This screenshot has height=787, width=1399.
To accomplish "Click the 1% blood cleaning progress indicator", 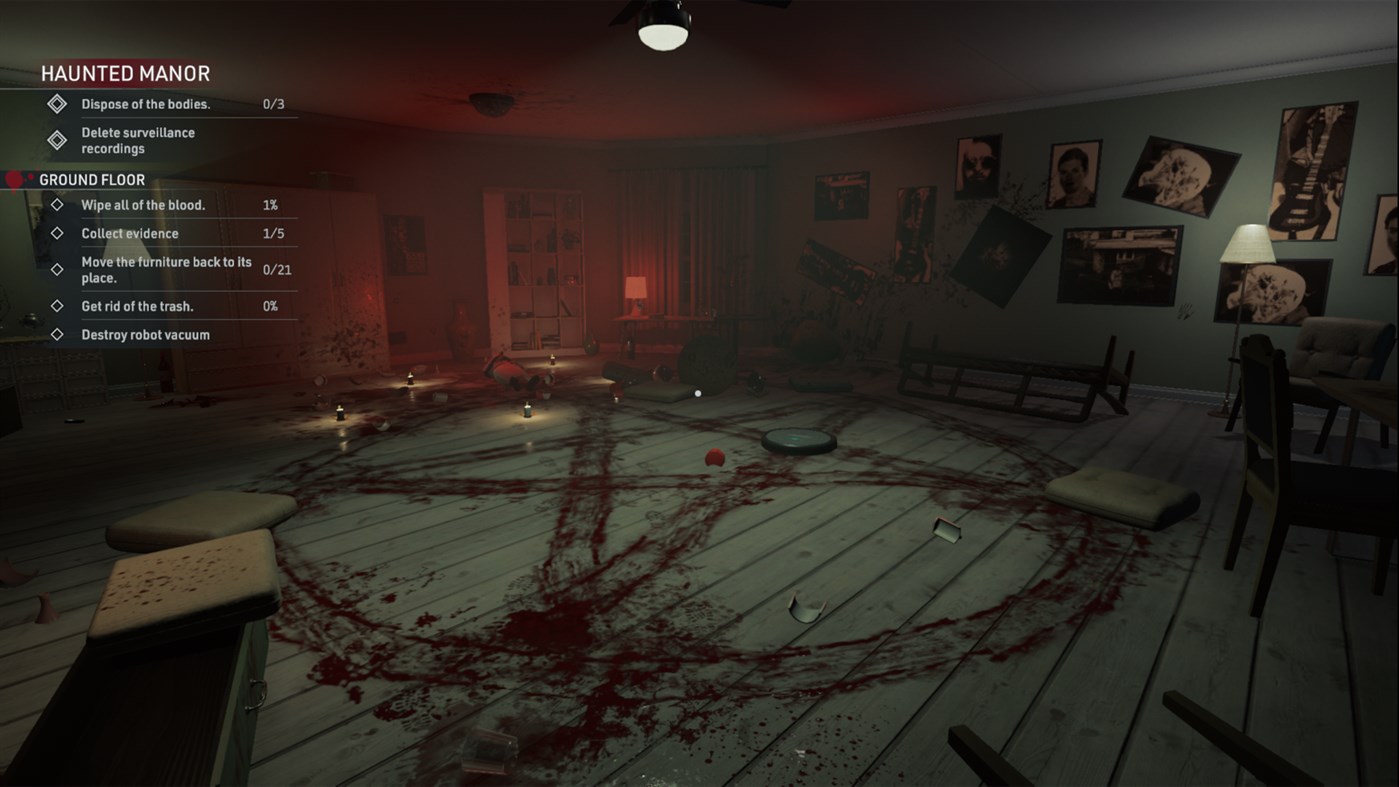I will (271, 204).
